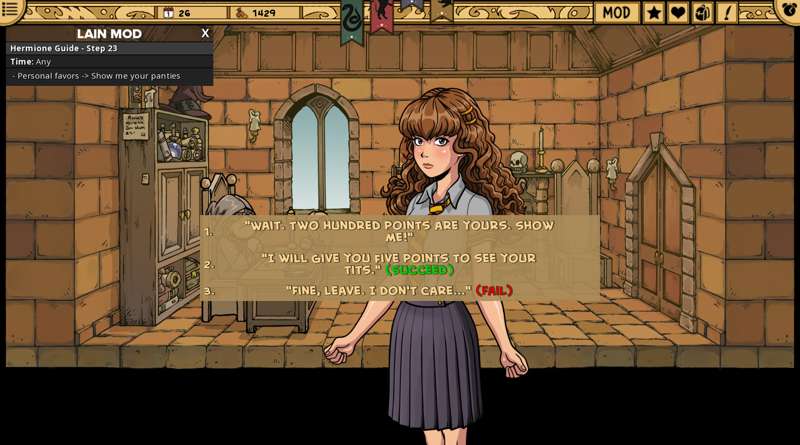Screen dimensions: 800x445
Task: Choose the "Two hundred points are yours" reply
Action: [x=399, y=231]
